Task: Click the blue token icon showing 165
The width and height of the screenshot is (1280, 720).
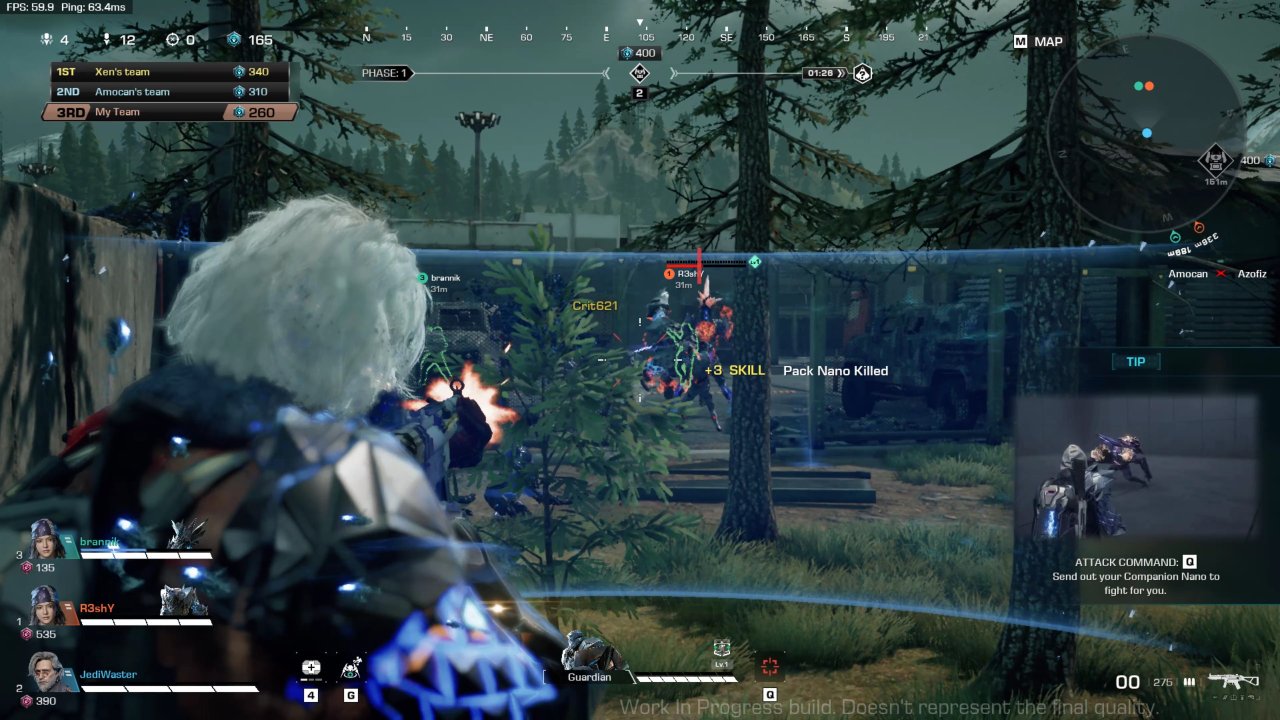Action: point(234,39)
